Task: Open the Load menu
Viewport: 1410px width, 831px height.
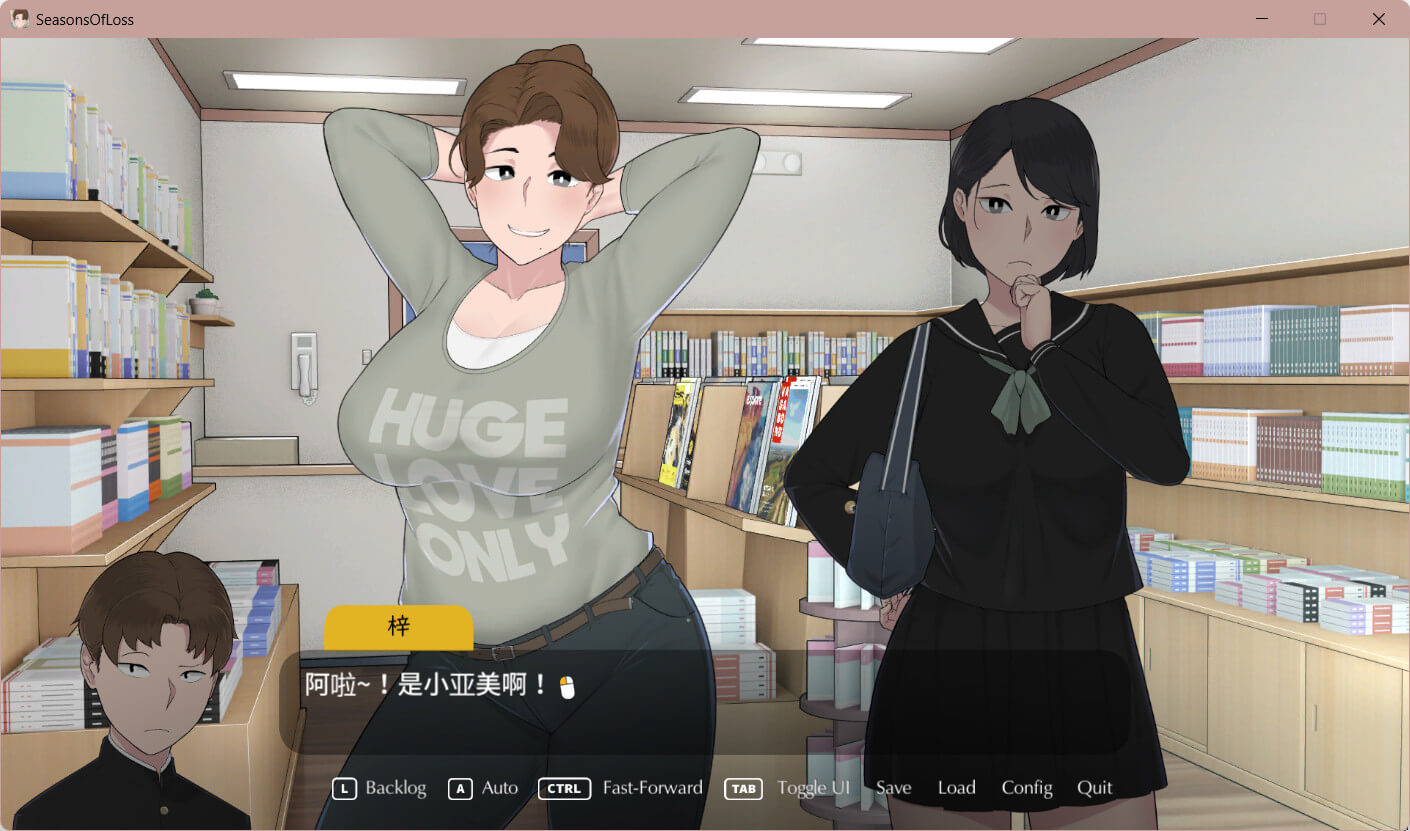Action: click(956, 788)
